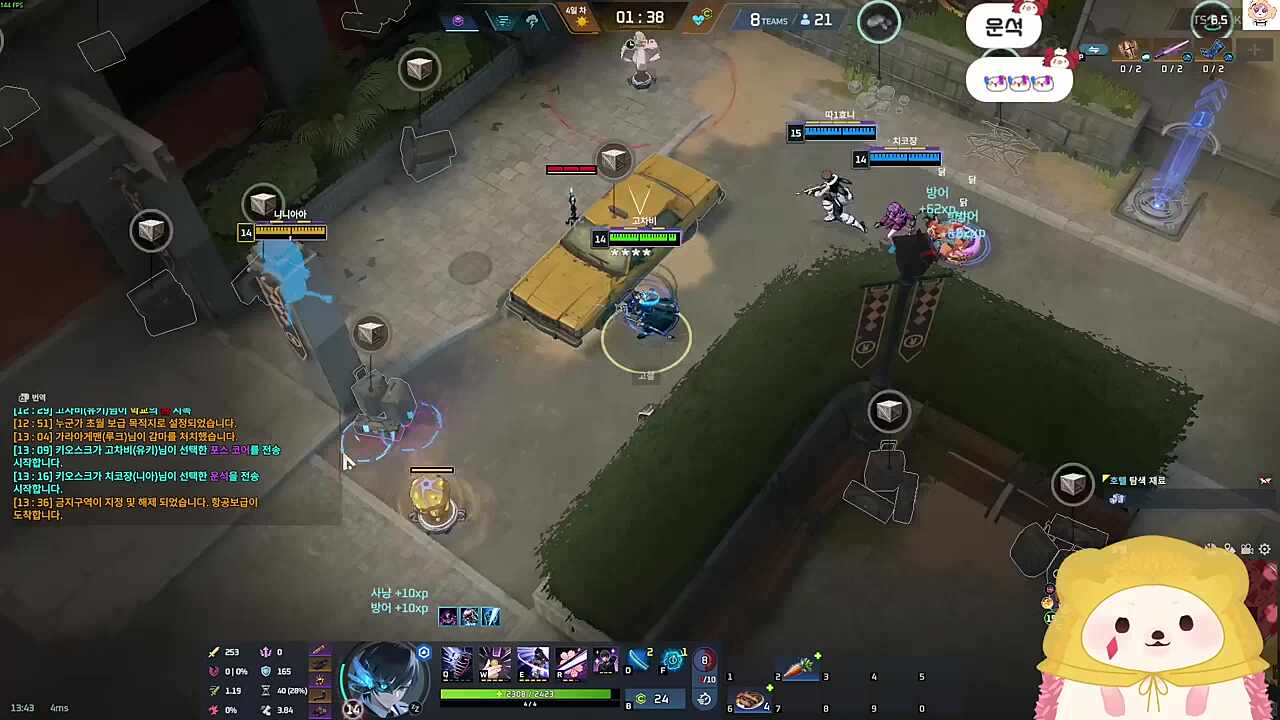
Task: Toggle the purple gem indicator on top bar
Action: pyautogui.click(x=458, y=20)
